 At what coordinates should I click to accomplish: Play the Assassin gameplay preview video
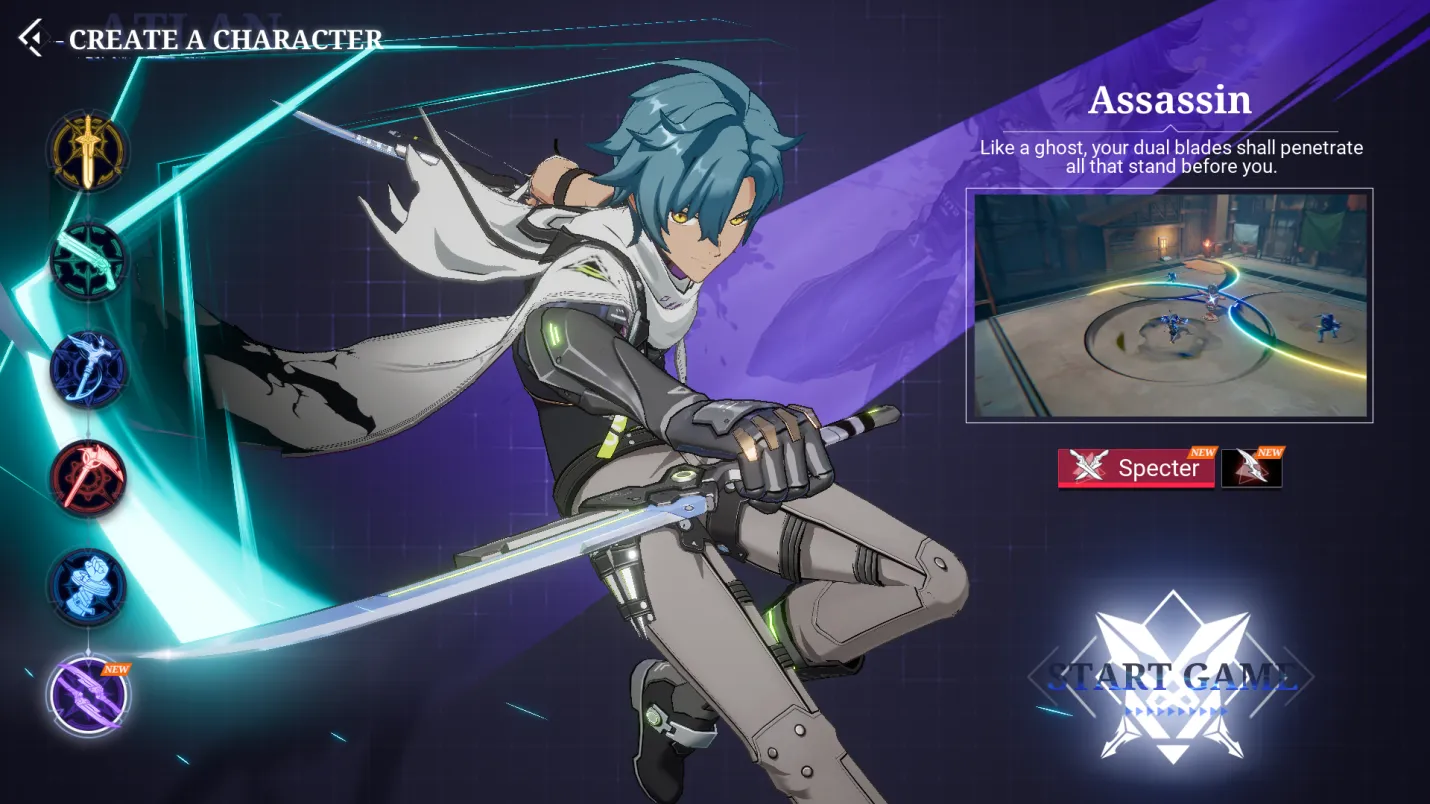click(1169, 305)
